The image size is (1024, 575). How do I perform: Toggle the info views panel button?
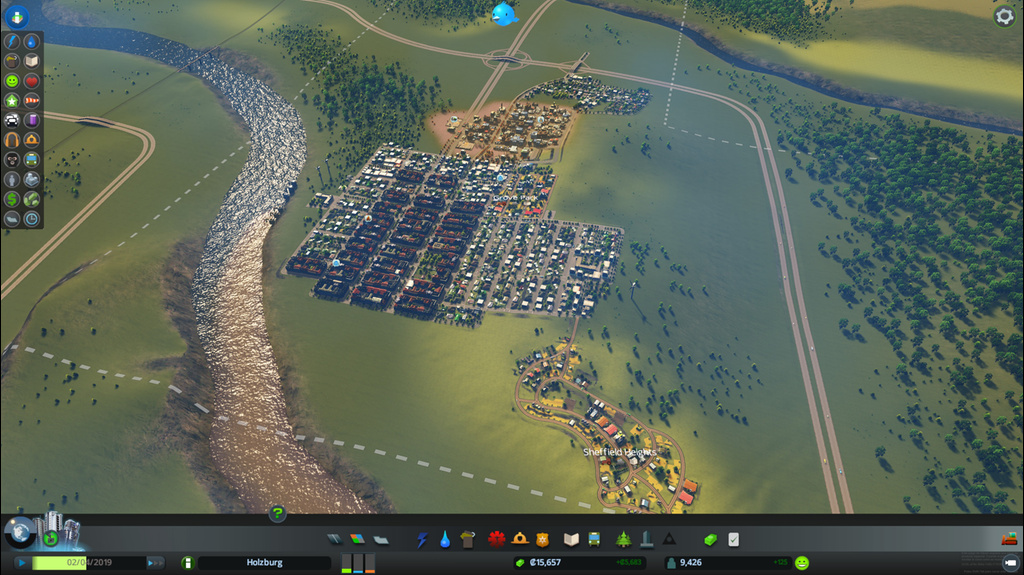click(16, 16)
